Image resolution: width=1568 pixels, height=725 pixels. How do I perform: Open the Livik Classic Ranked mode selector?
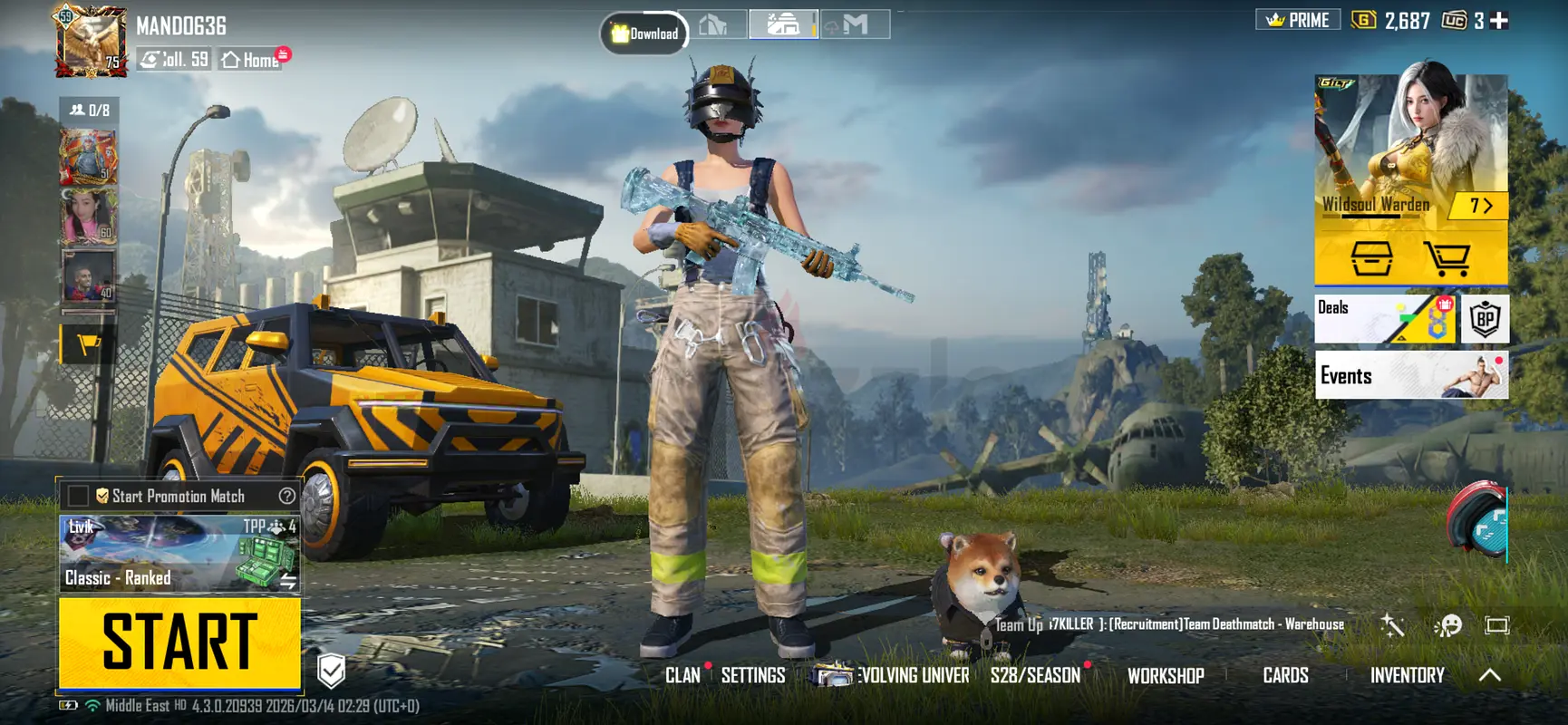click(x=179, y=554)
